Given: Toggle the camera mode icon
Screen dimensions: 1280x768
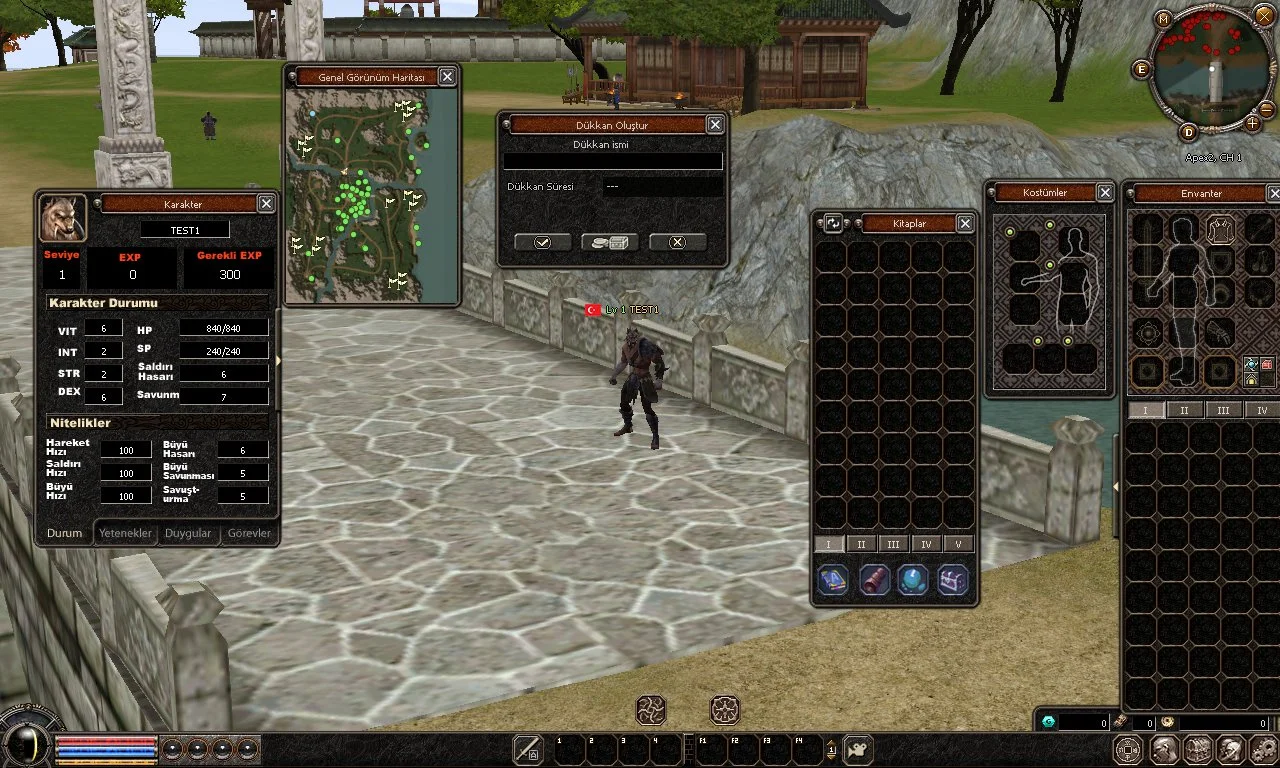Looking at the screenshot, I should [858, 749].
